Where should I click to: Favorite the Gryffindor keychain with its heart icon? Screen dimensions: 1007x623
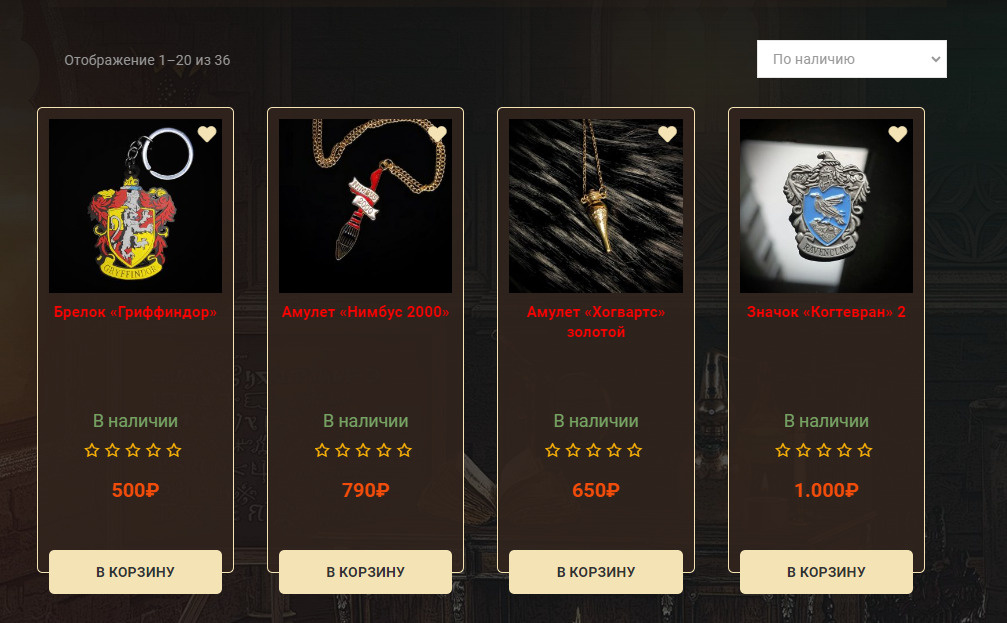coord(207,134)
